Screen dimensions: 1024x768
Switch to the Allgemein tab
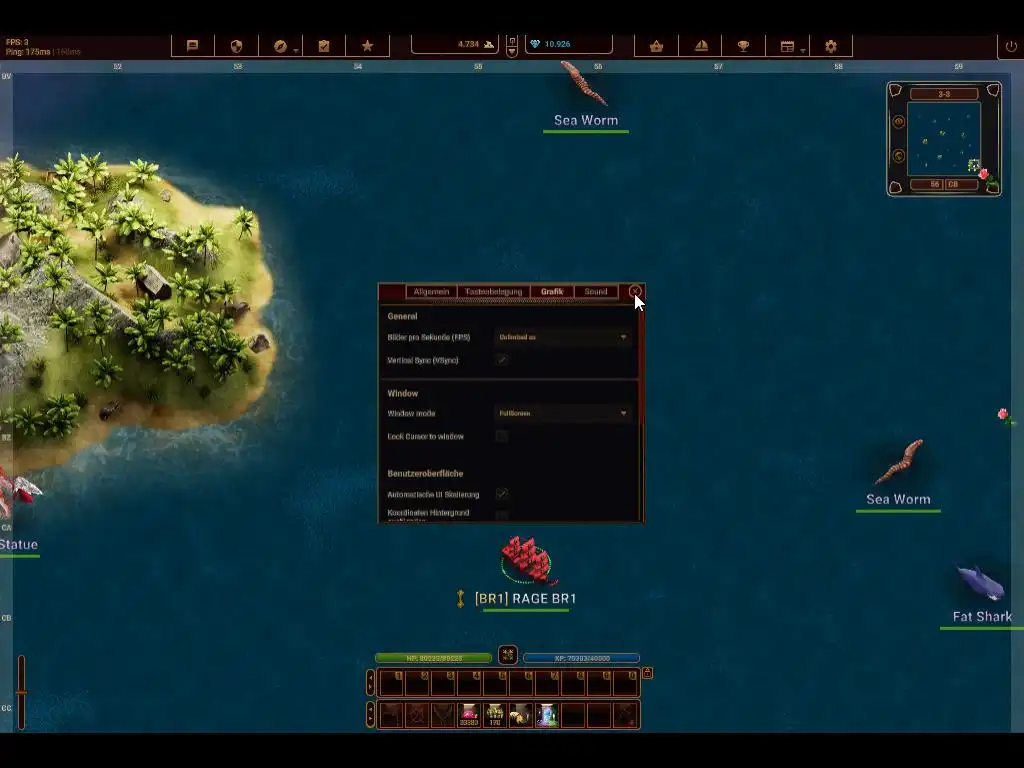[x=431, y=292]
